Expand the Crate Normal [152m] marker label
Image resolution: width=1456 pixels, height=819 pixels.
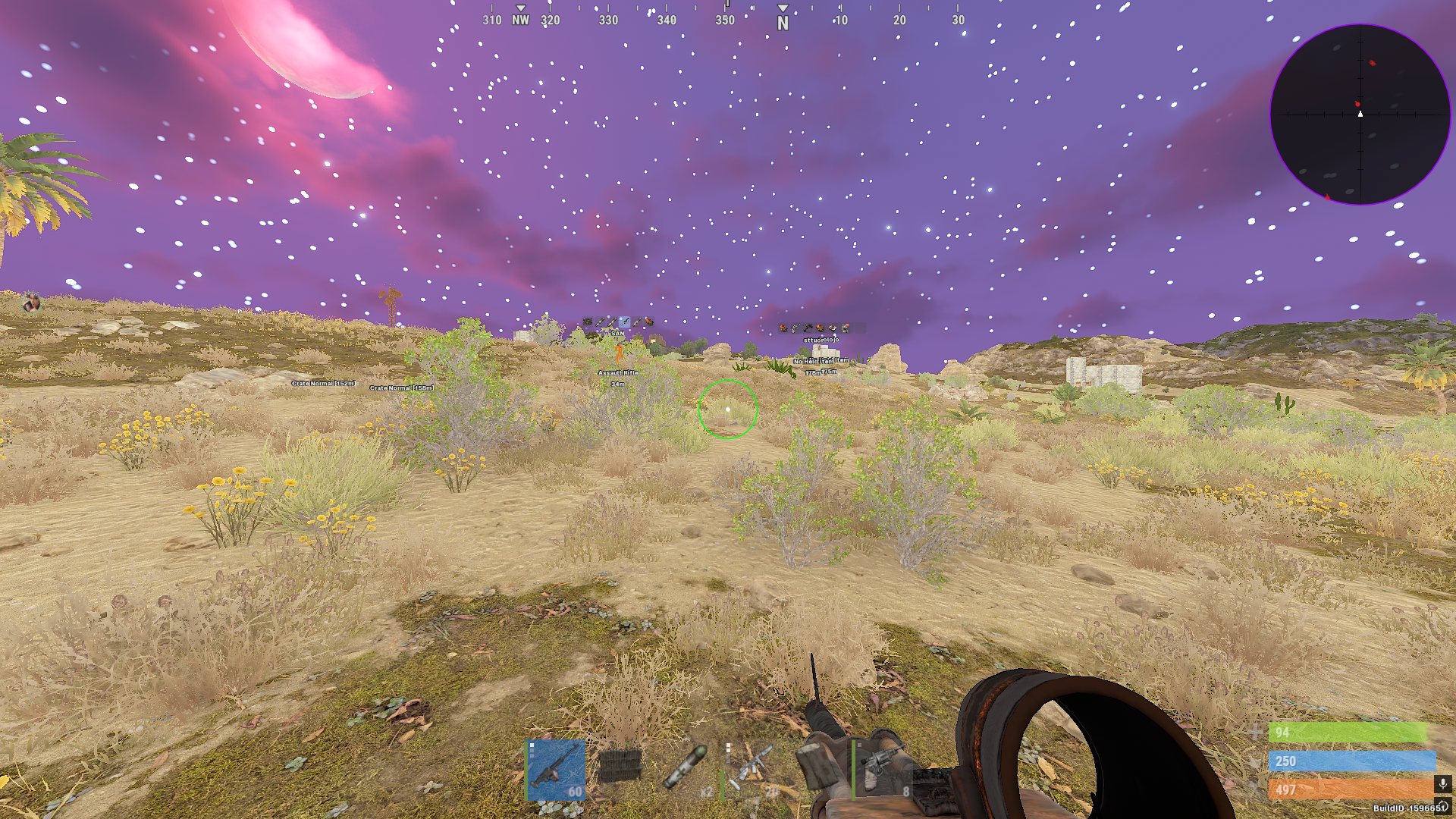click(322, 384)
